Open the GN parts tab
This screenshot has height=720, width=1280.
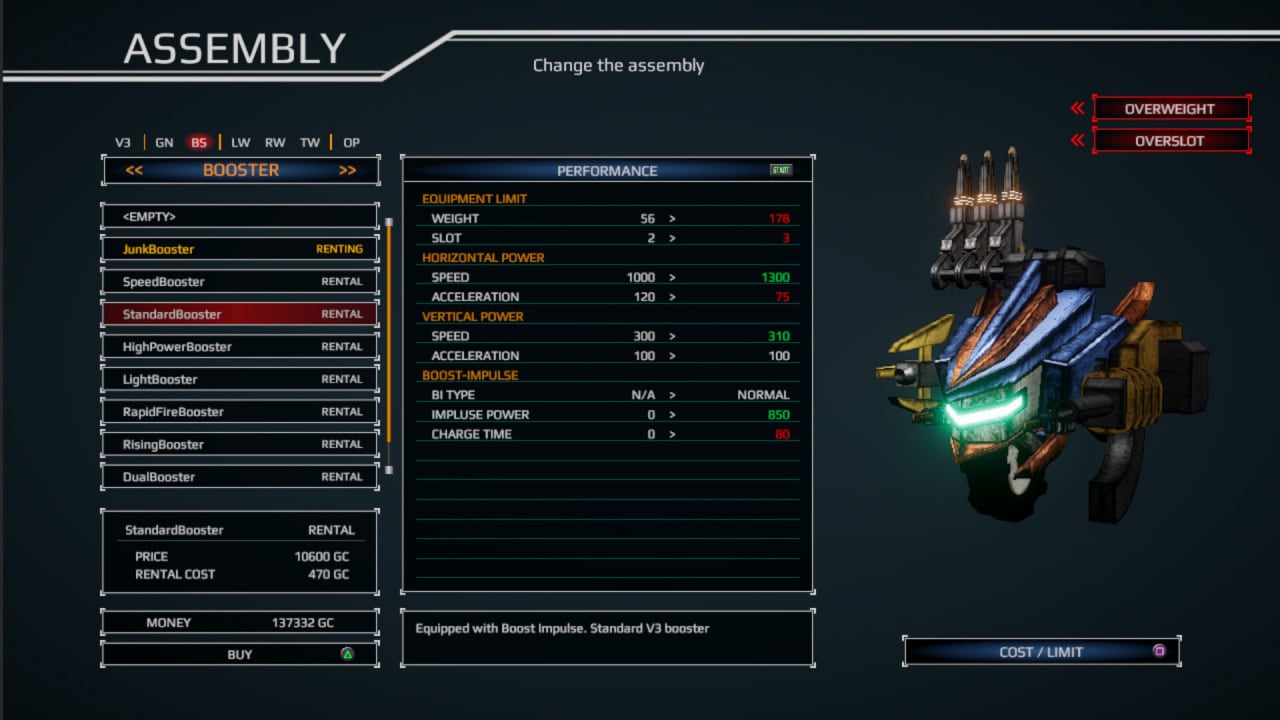[x=164, y=143]
